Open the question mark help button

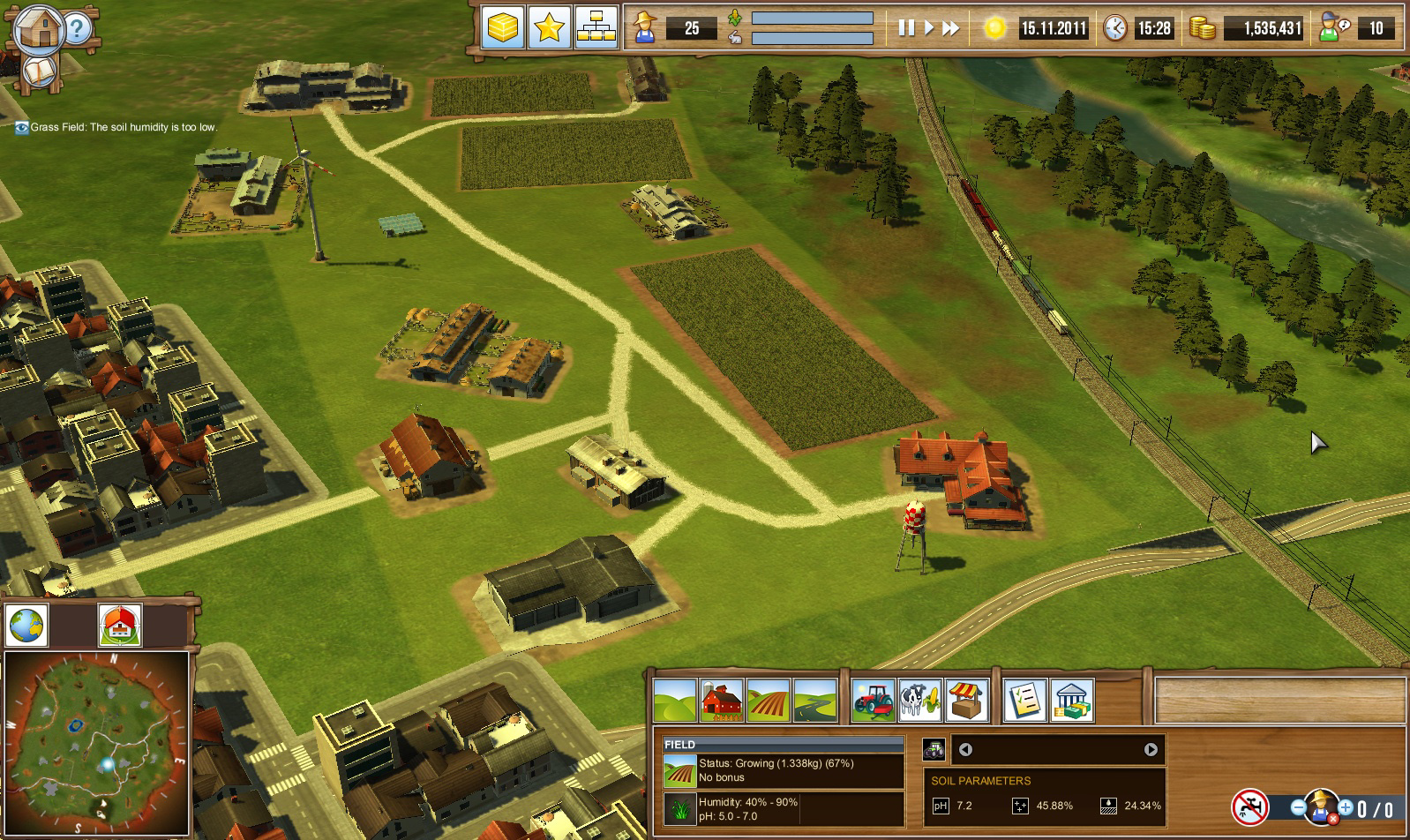click(x=78, y=29)
